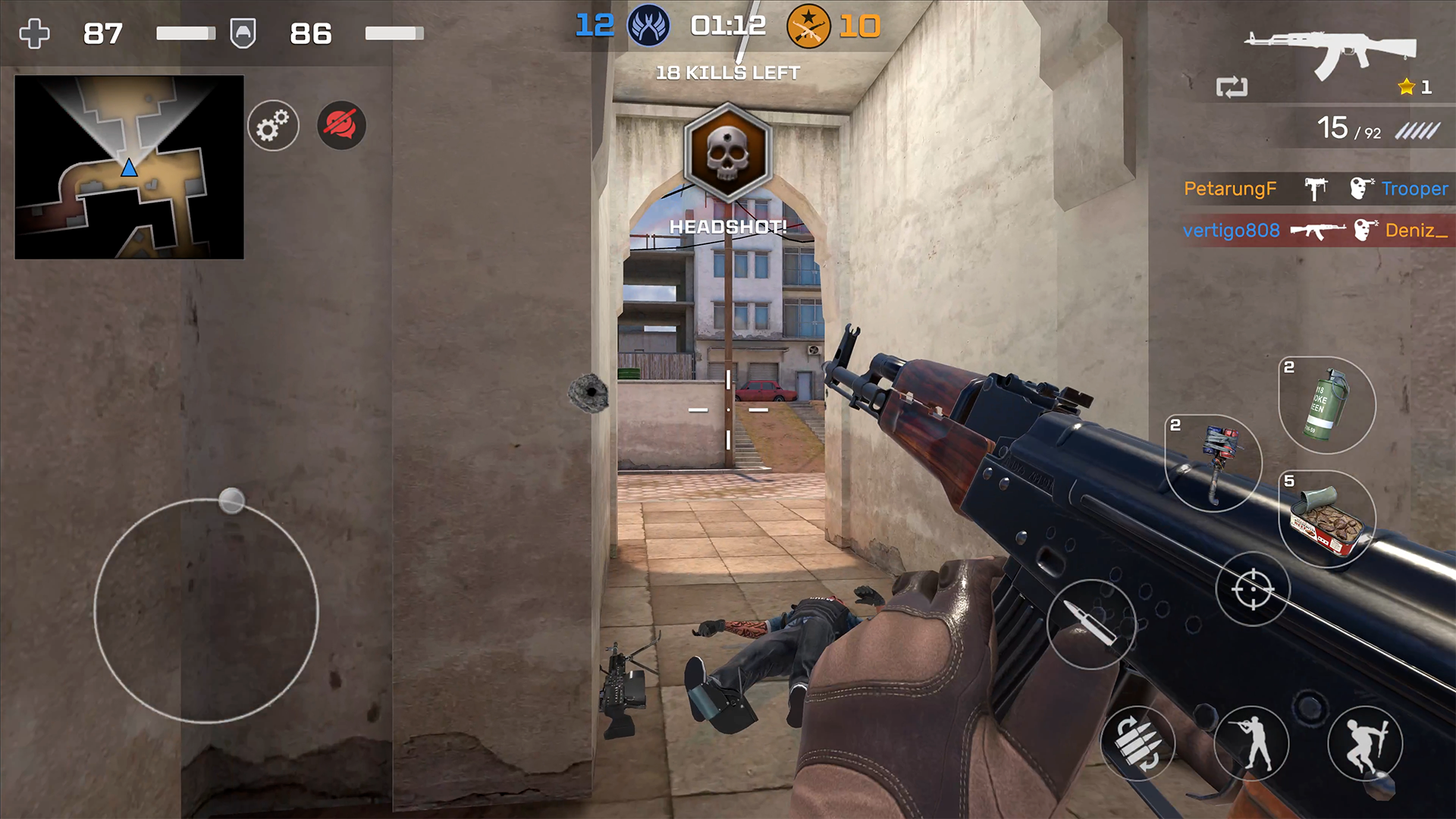Viewport: 1456px width, 819px height.
Task: Tap the minimap in the corner
Action: pos(129,167)
